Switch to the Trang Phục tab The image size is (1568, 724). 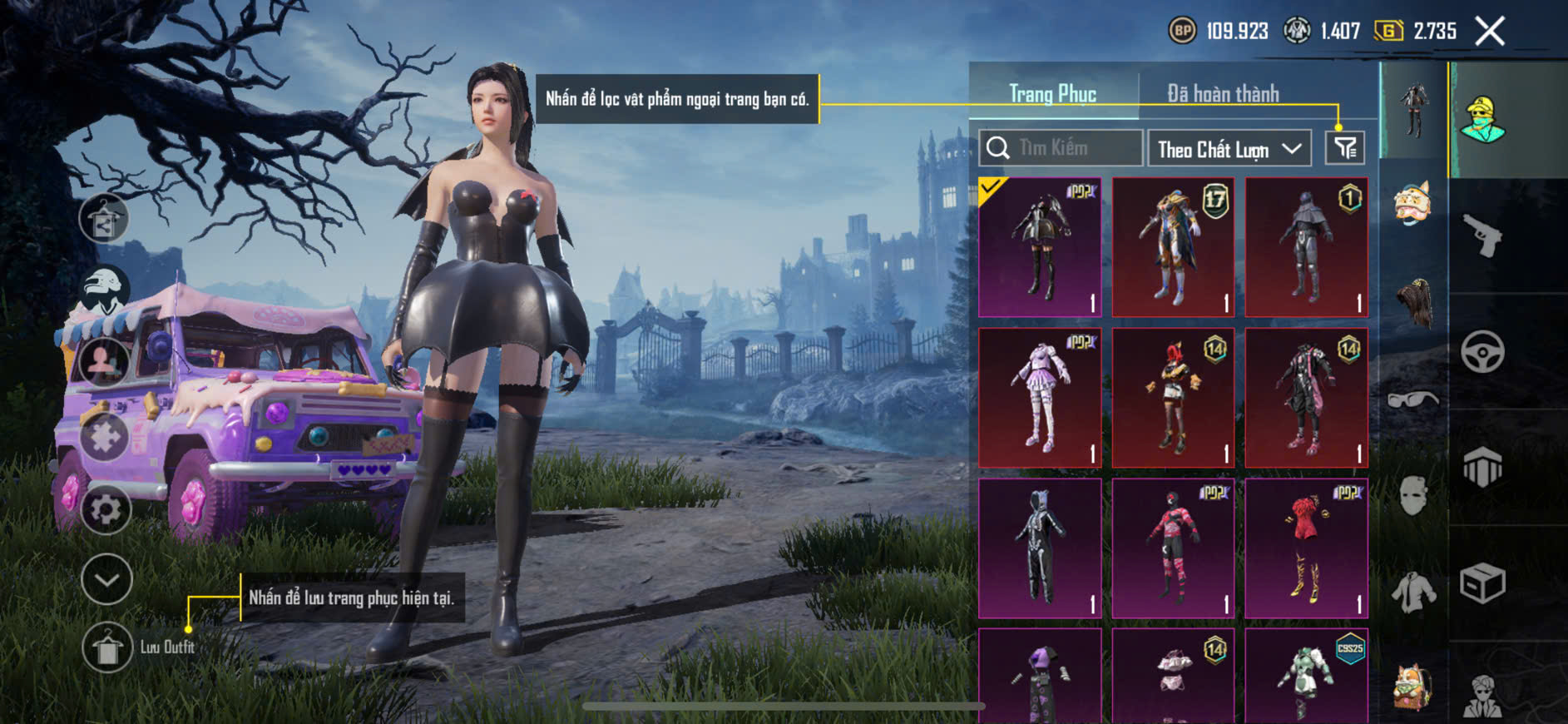pos(1052,94)
